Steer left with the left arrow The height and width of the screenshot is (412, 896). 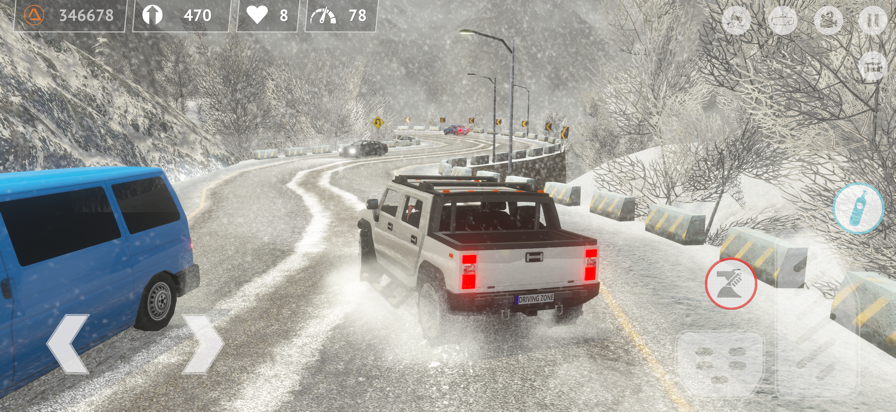68,344
